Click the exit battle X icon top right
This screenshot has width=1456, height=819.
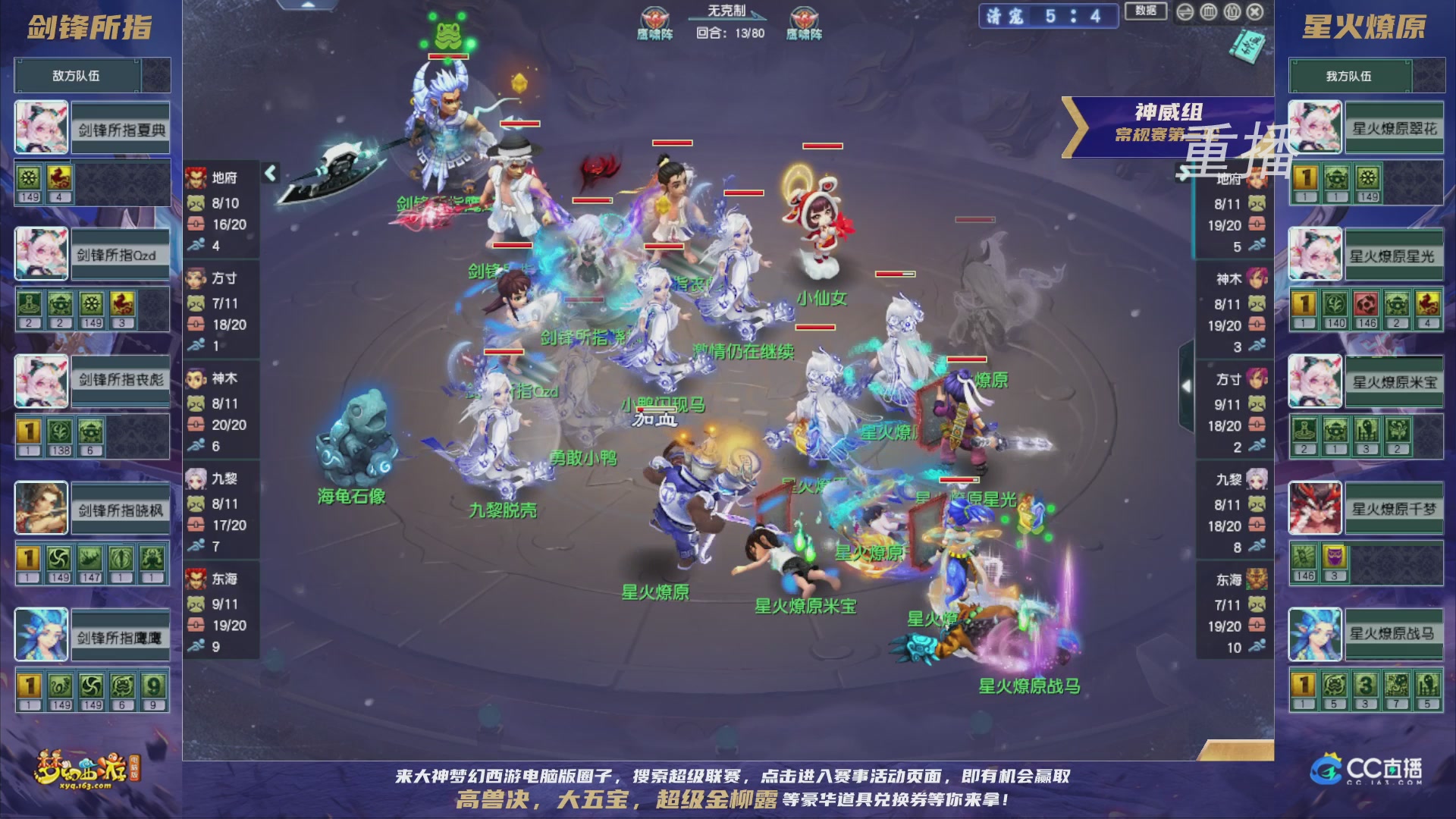(1256, 13)
